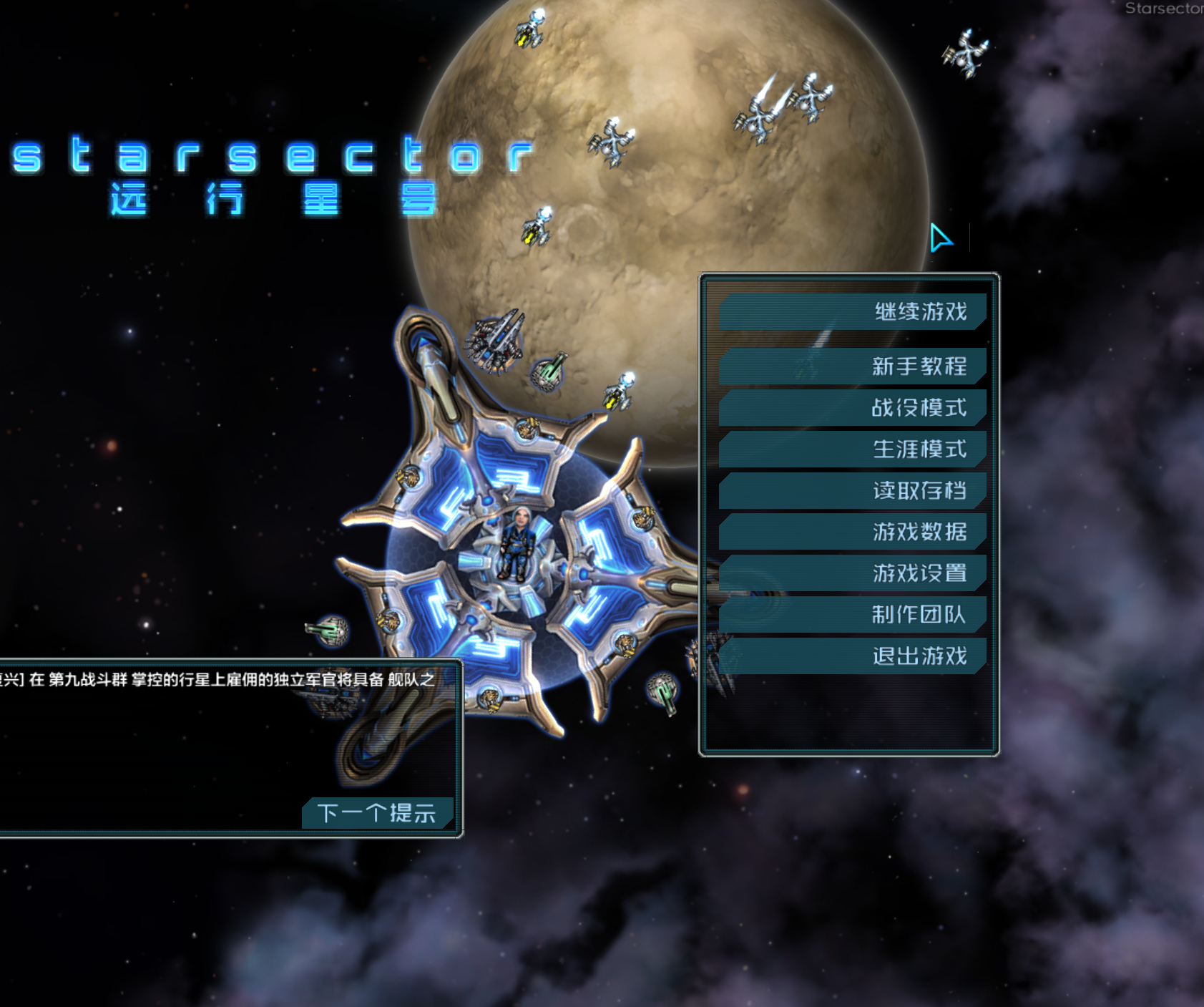View the 制作团队 credits
The width and height of the screenshot is (1204, 1007).
click(853, 615)
